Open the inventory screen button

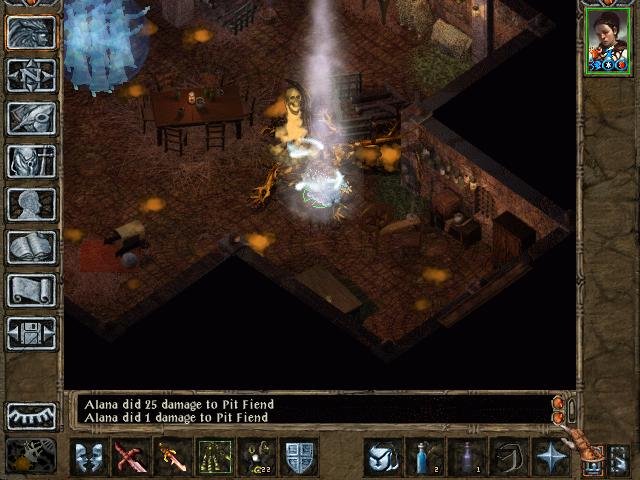(31, 161)
